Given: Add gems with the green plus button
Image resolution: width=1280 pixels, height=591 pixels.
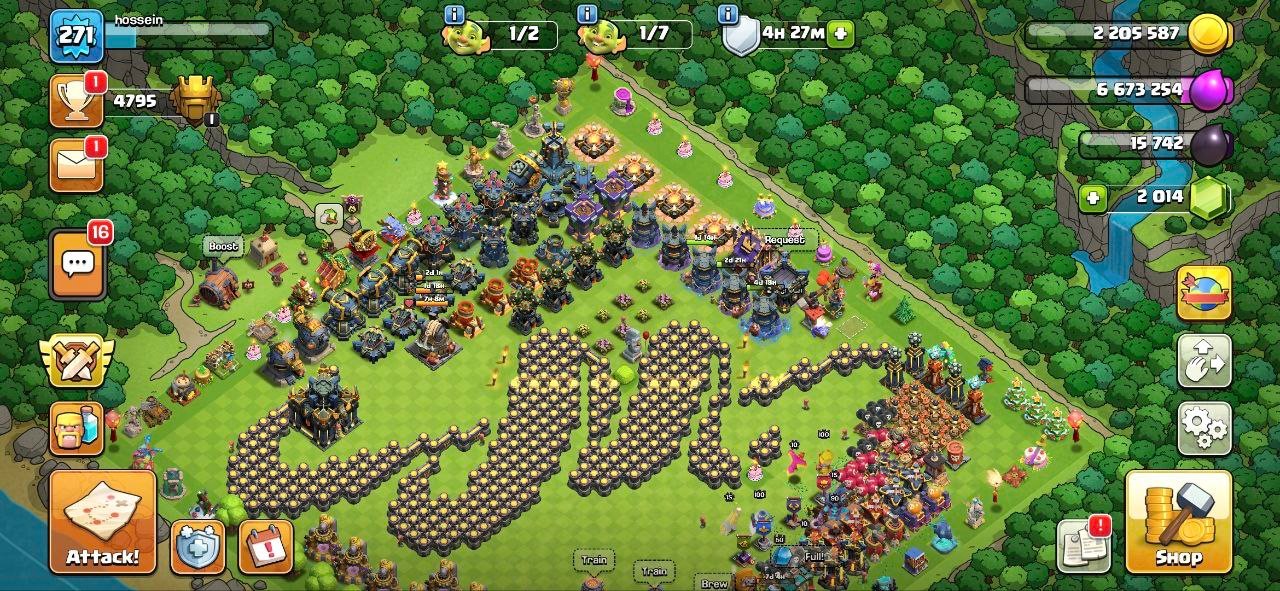Looking at the screenshot, I should (x=1093, y=197).
